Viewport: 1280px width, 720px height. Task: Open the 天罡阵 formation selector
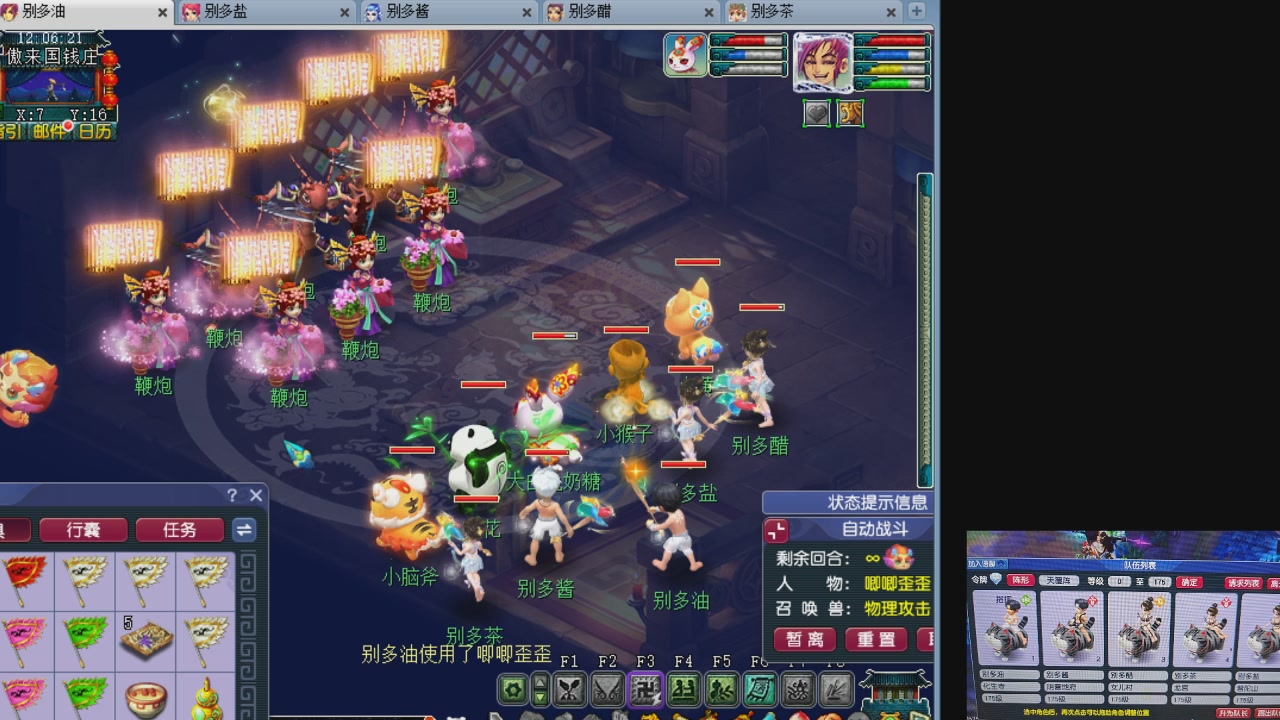pyautogui.click(x=1061, y=580)
